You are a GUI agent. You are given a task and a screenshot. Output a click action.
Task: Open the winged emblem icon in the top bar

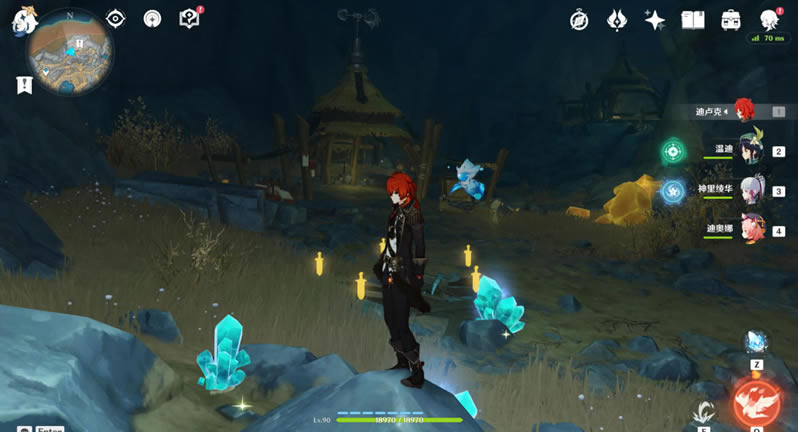617,20
